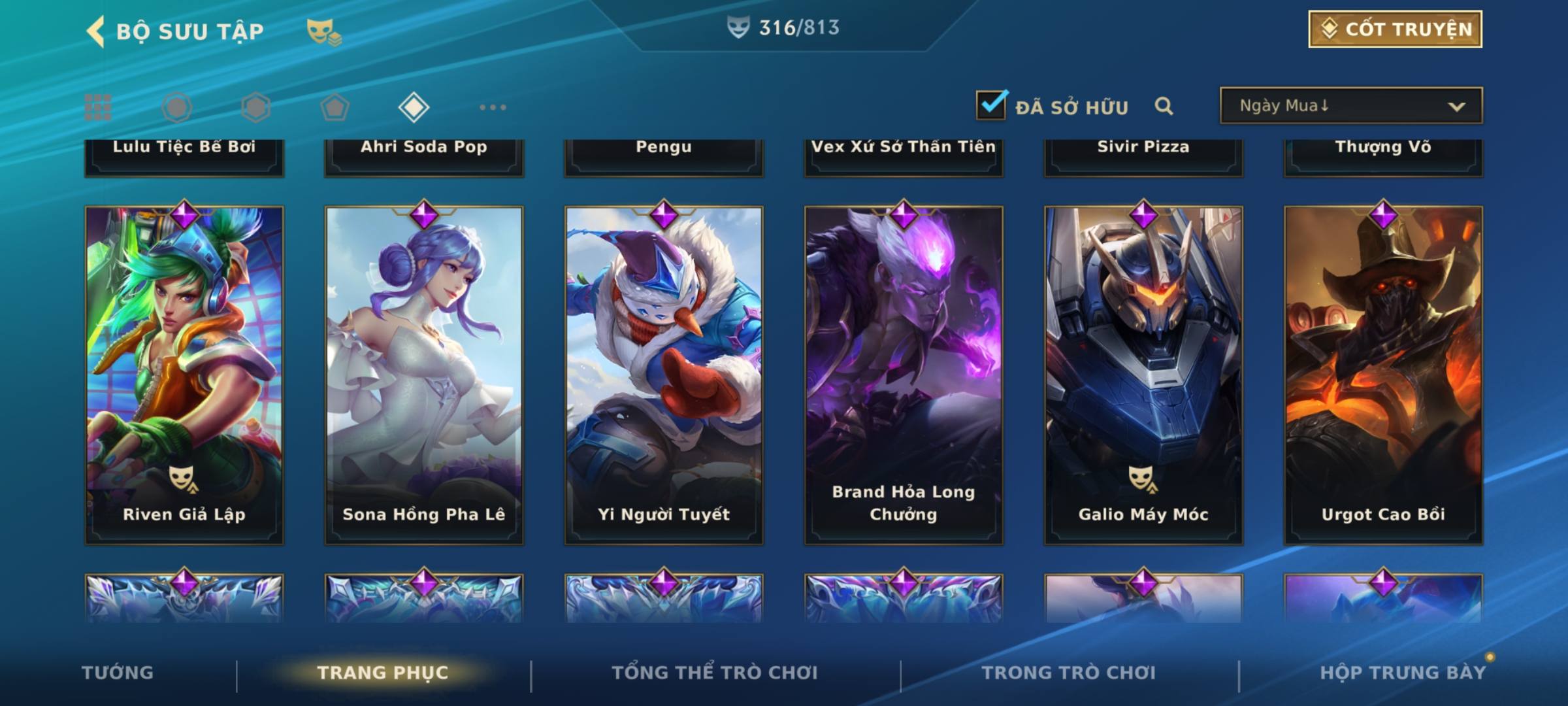Open the Cốt Truyện button
Viewport: 1568px width, 706px height.
1395,29
